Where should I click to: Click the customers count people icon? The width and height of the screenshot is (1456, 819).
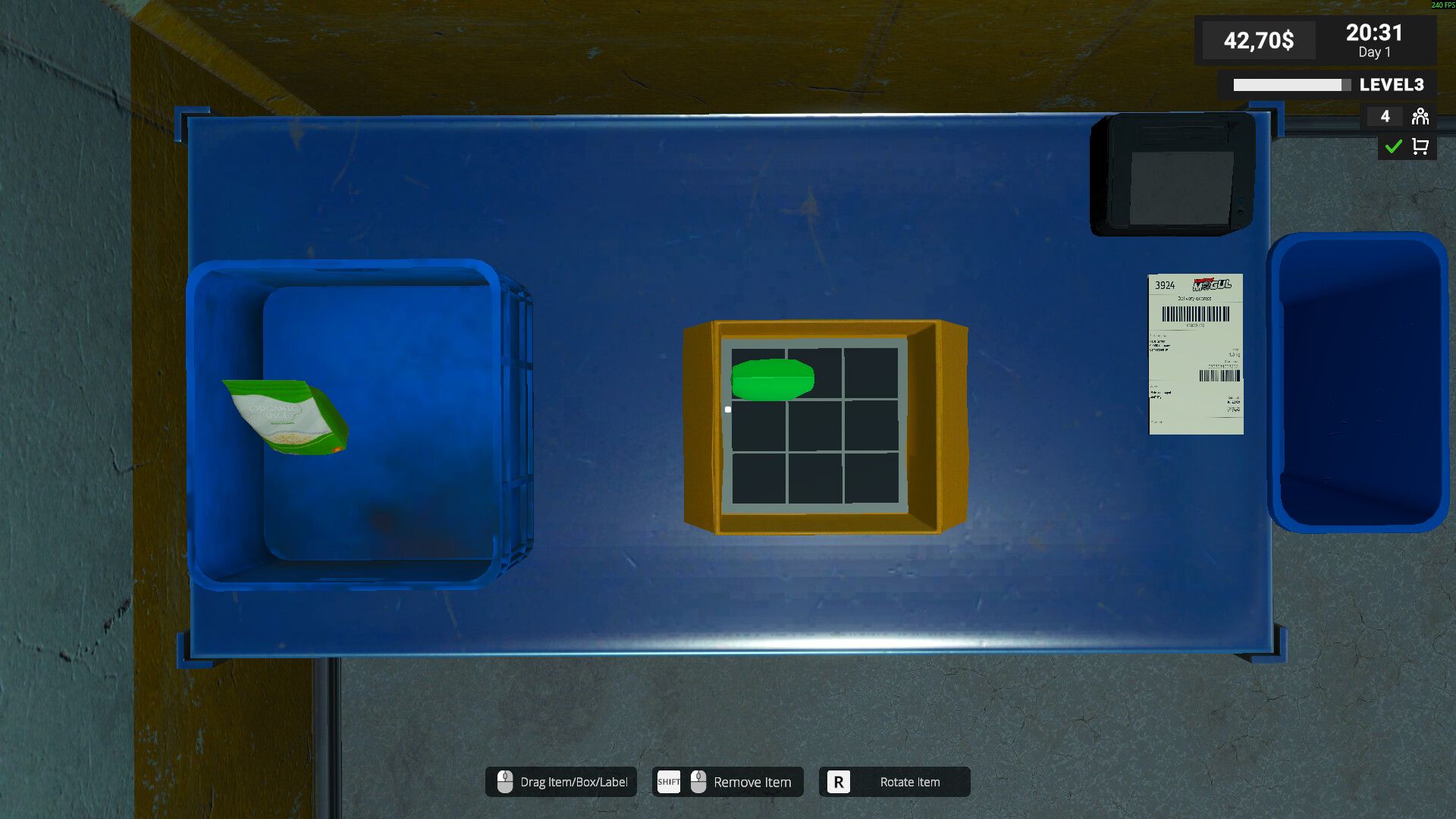pyautogui.click(x=1420, y=116)
